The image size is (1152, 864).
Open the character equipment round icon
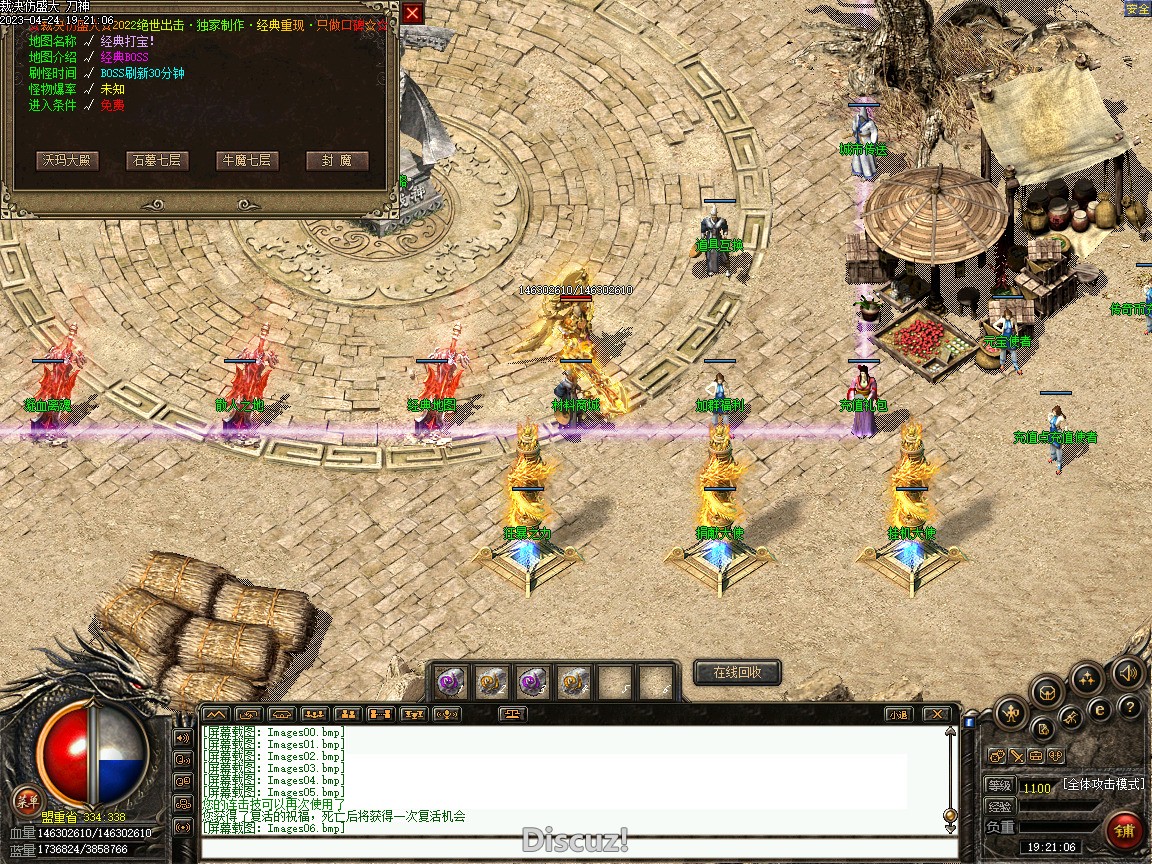point(1011,713)
